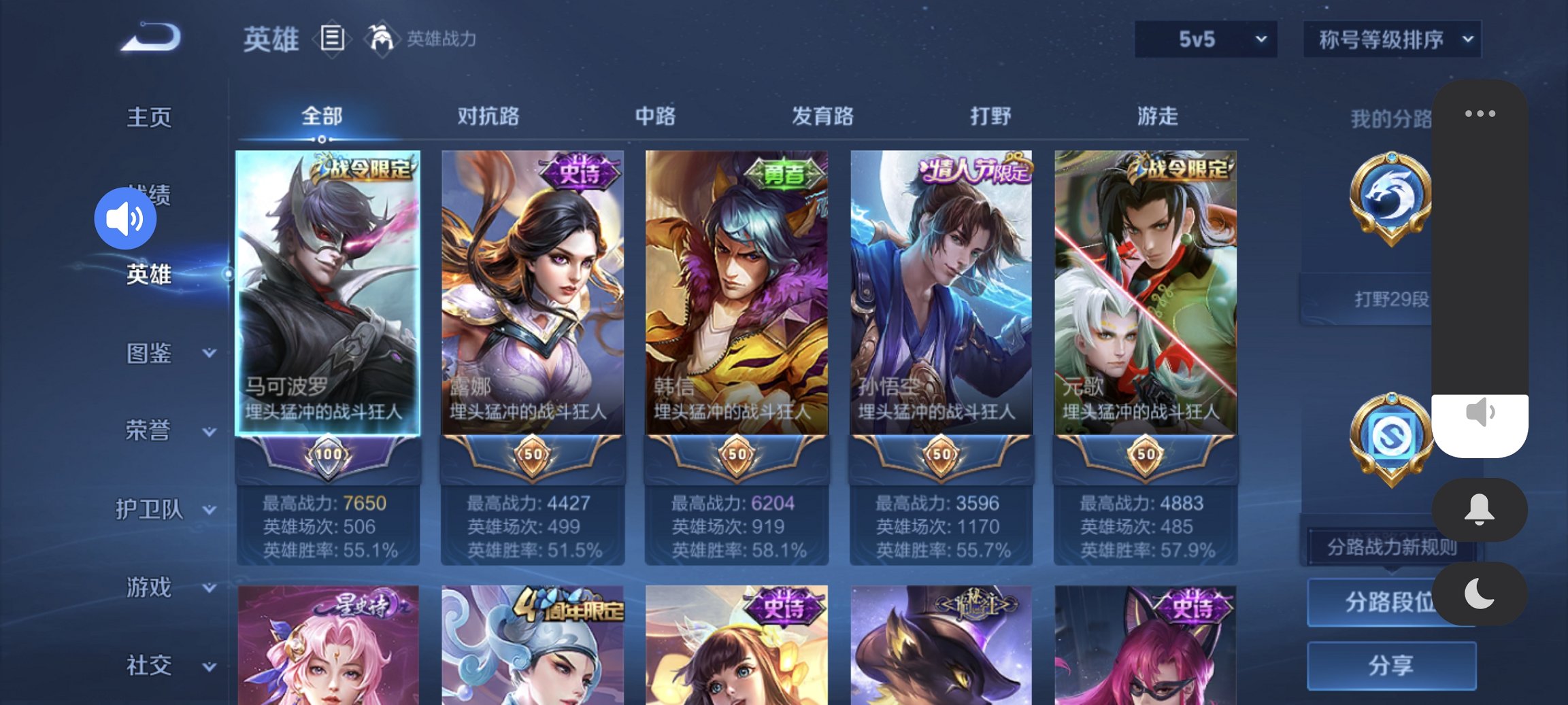Open the 分路战力新规则 rules link
The image size is (1568, 705).
click(x=1392, y=548)
